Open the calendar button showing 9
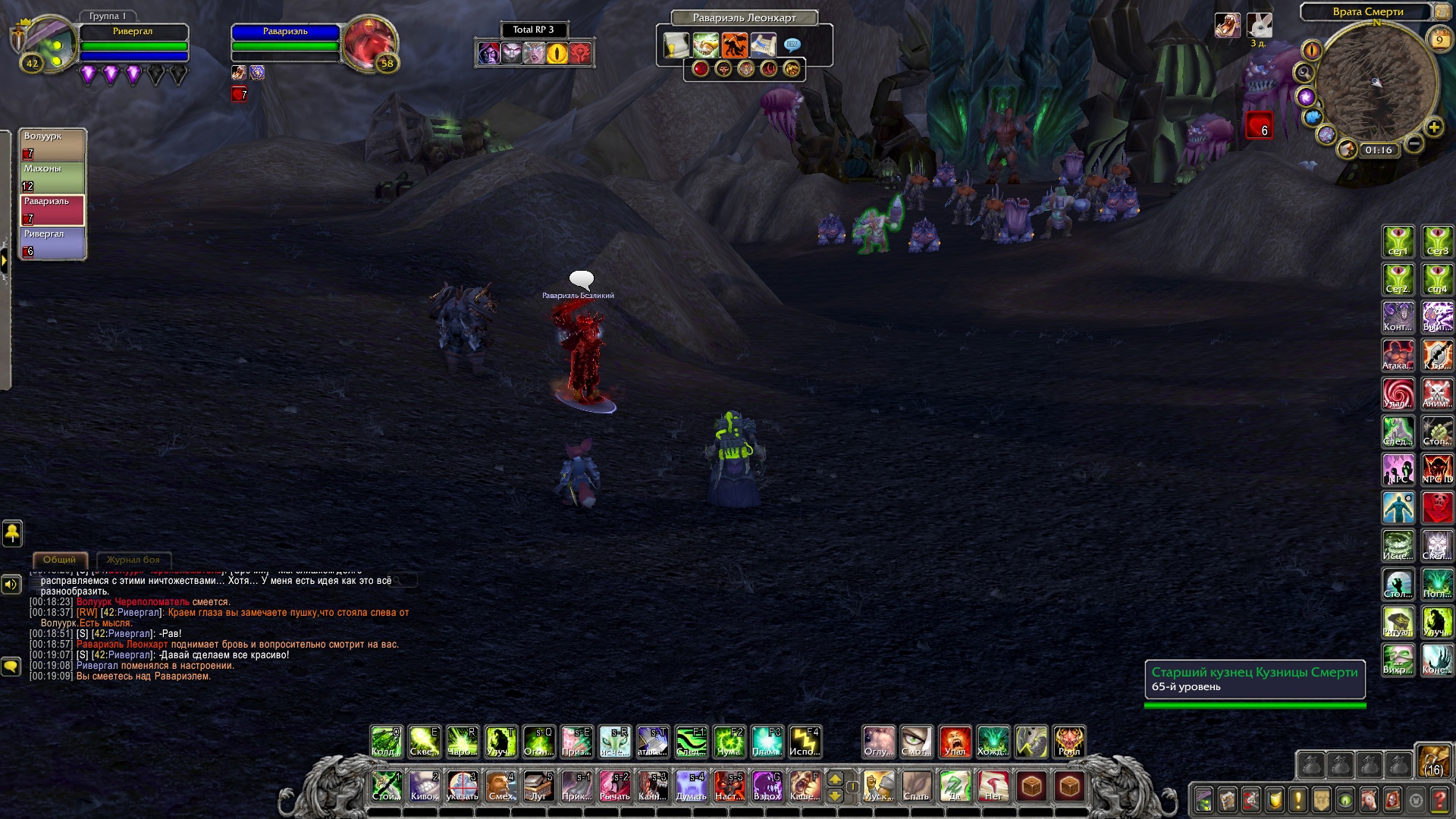Viewport: 1456px width, 819px height. coord(1439,39)
